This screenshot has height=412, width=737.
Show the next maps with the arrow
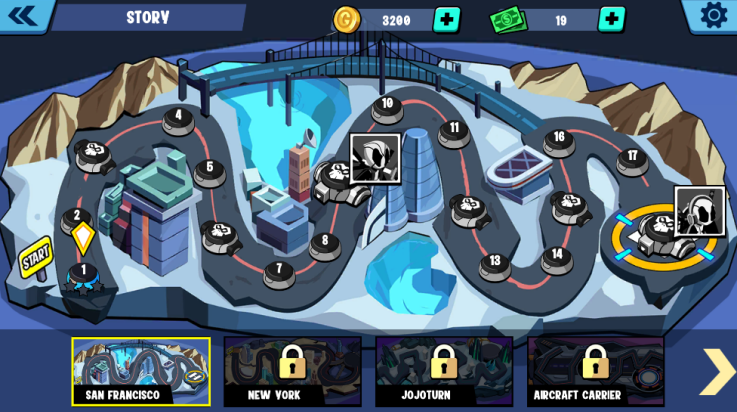[716, 371]
